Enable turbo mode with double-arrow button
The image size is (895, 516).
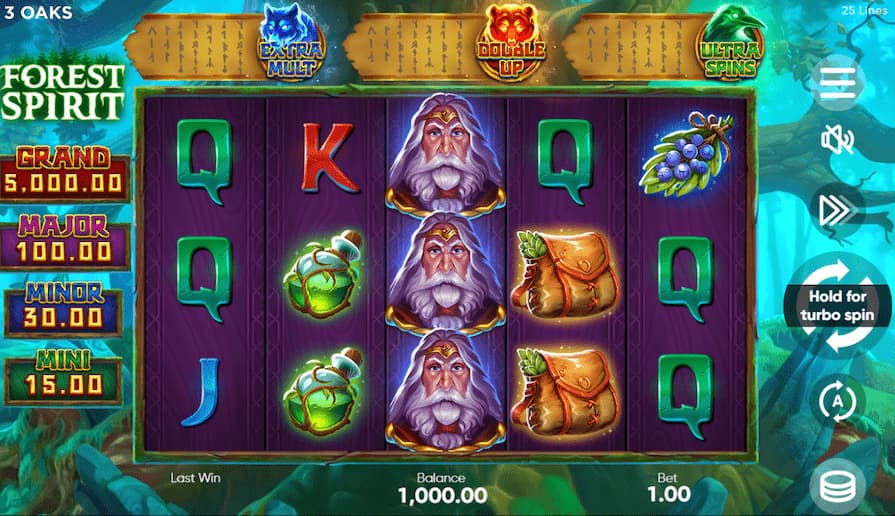(837, 209)
